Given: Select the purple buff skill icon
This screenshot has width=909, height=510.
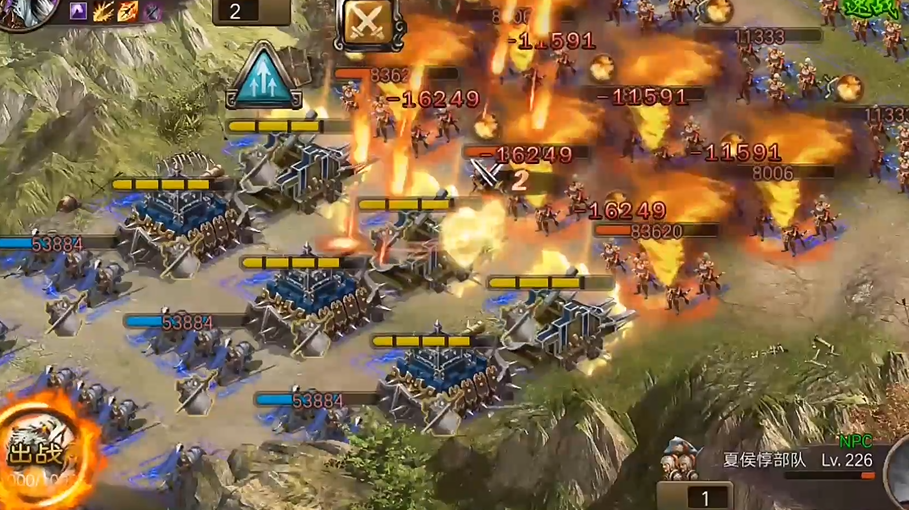Looking at the screenshot, I should [x=79, y=12].
